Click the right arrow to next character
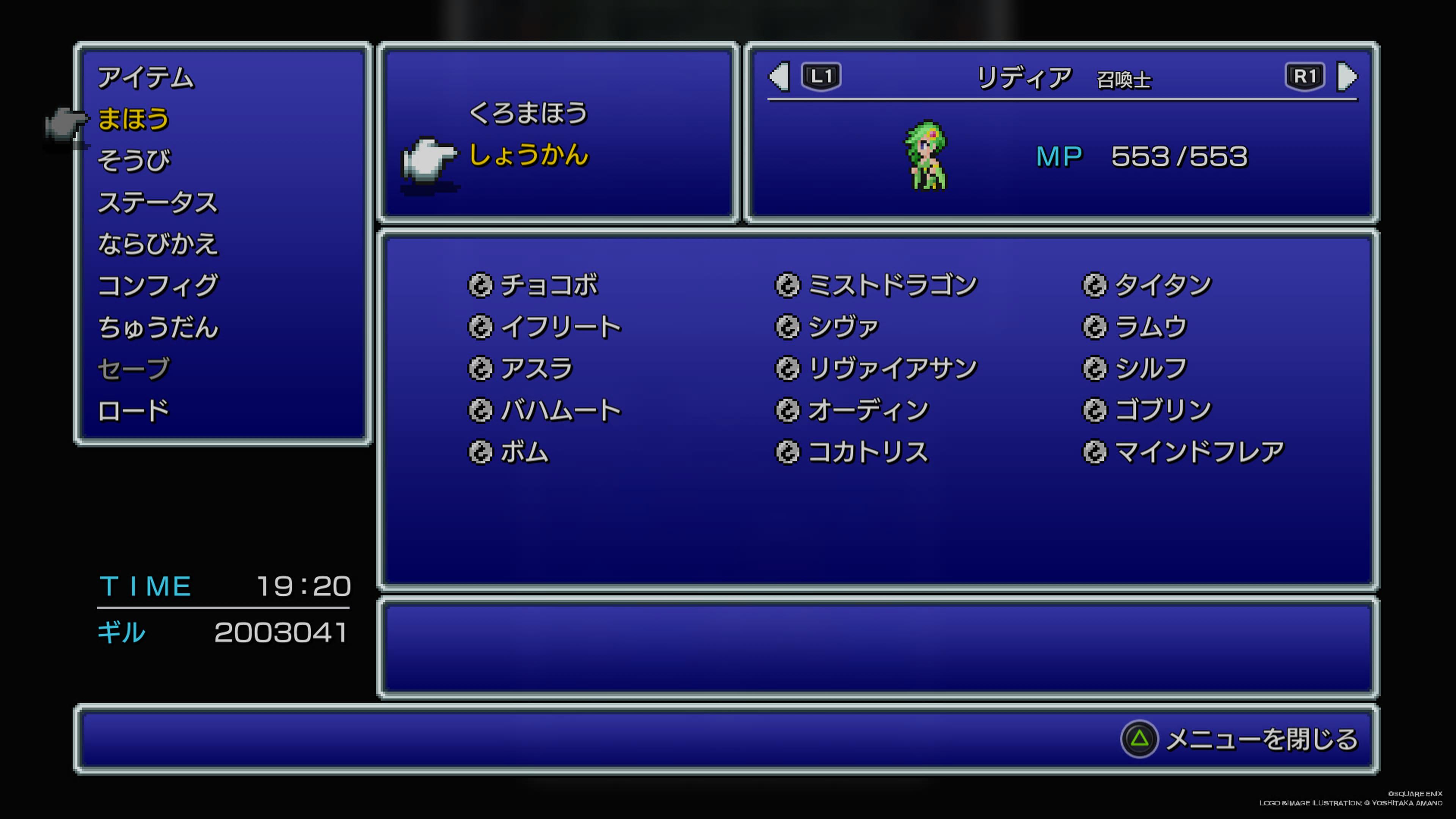 pos(1348,77)
